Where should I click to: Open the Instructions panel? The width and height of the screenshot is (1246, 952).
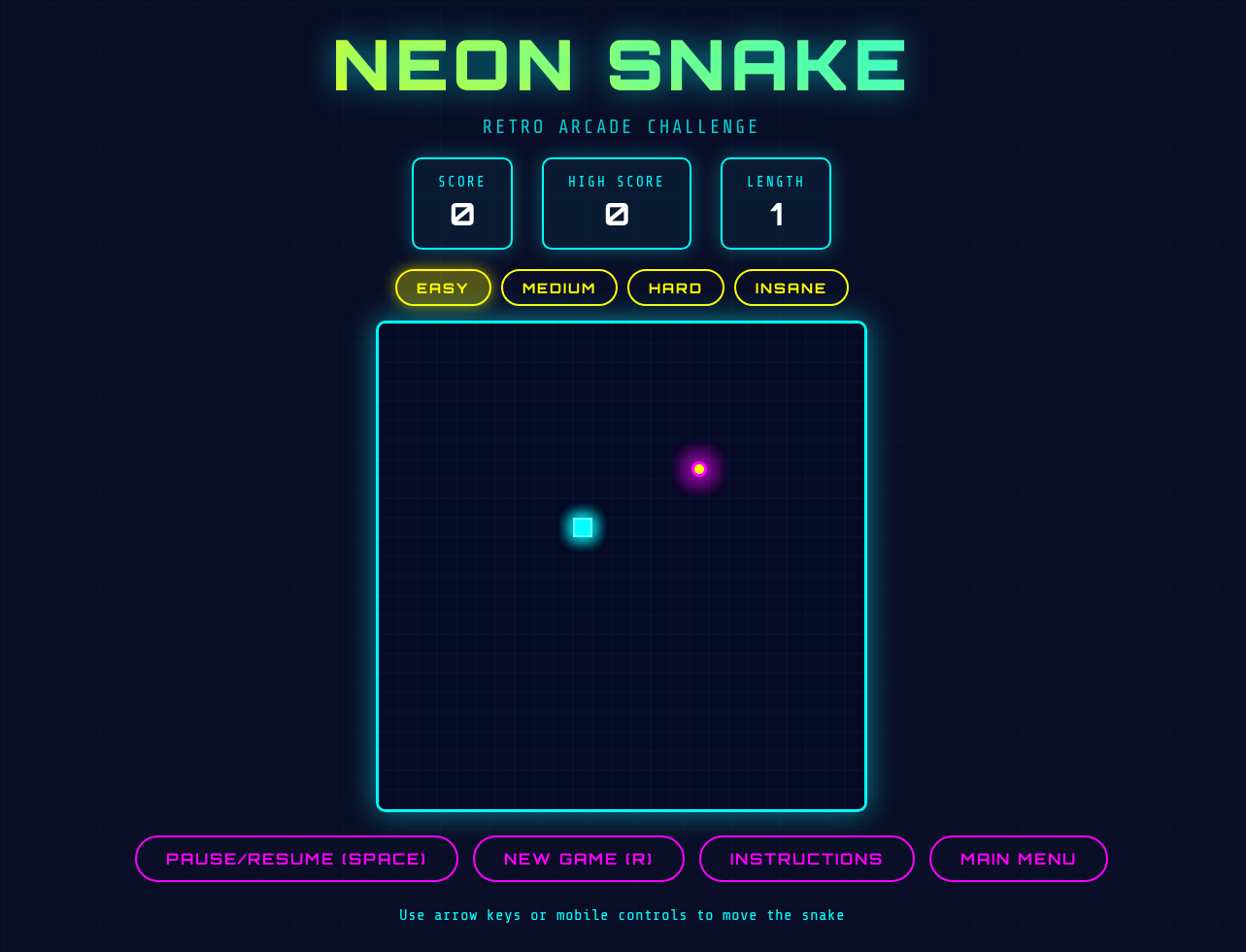(x=806, y=859)
